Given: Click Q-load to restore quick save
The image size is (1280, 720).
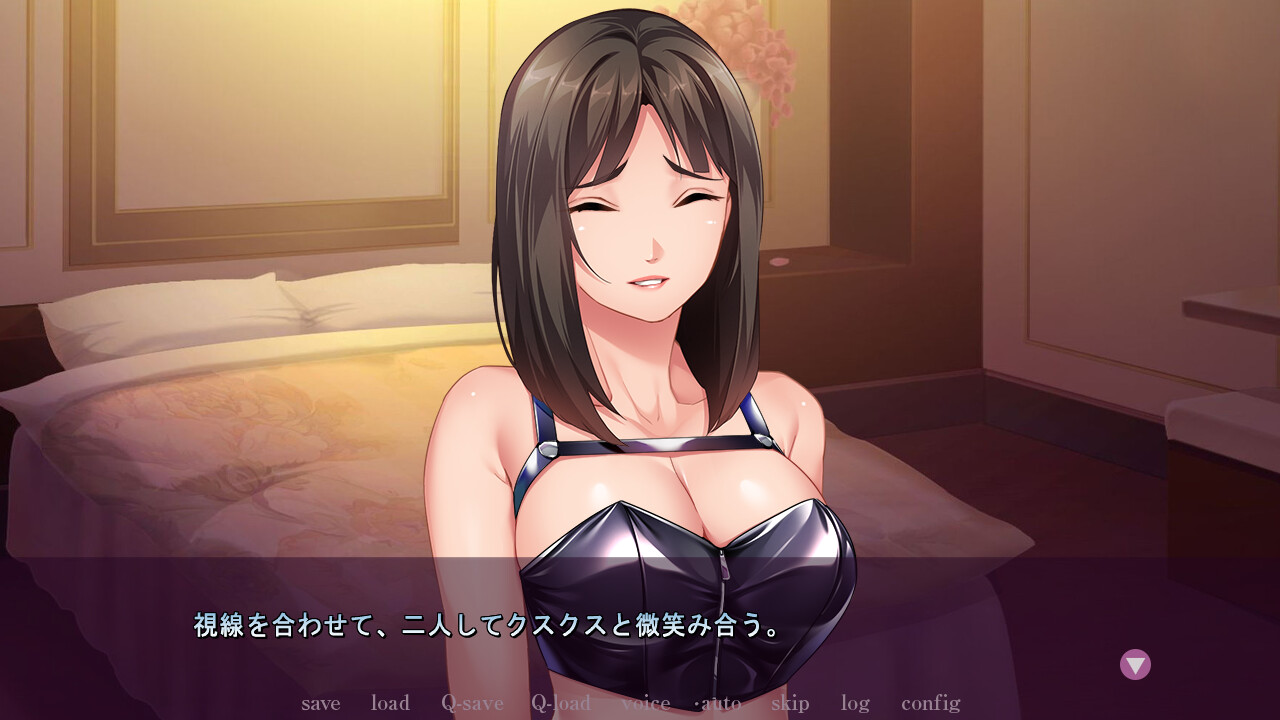Looking at the screenshot, I should 563,703.
